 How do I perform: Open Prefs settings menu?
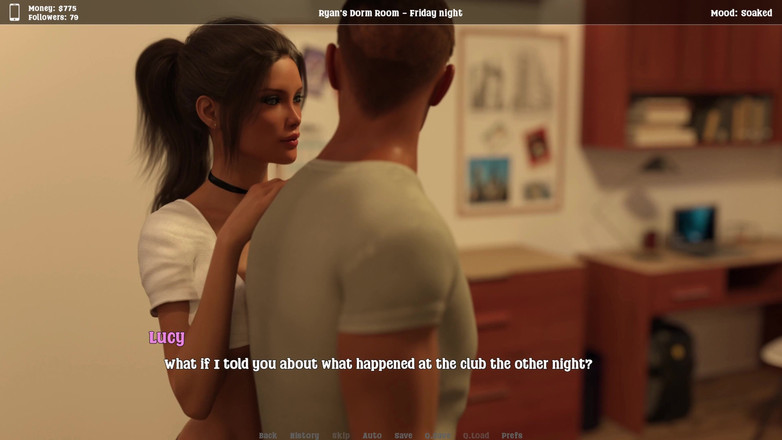pos(512,435)
